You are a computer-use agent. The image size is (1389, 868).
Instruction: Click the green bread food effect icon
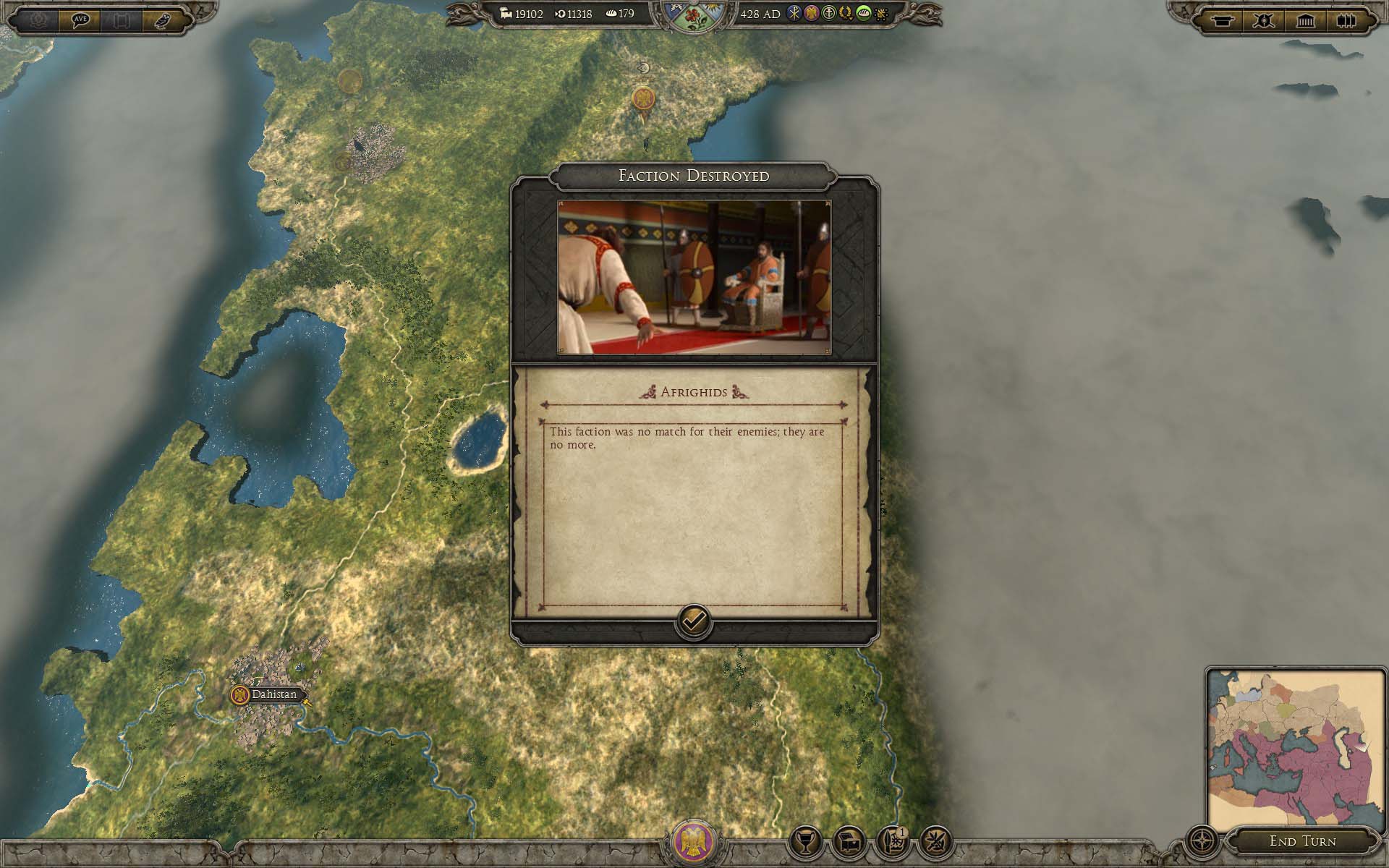click(862, 14)
